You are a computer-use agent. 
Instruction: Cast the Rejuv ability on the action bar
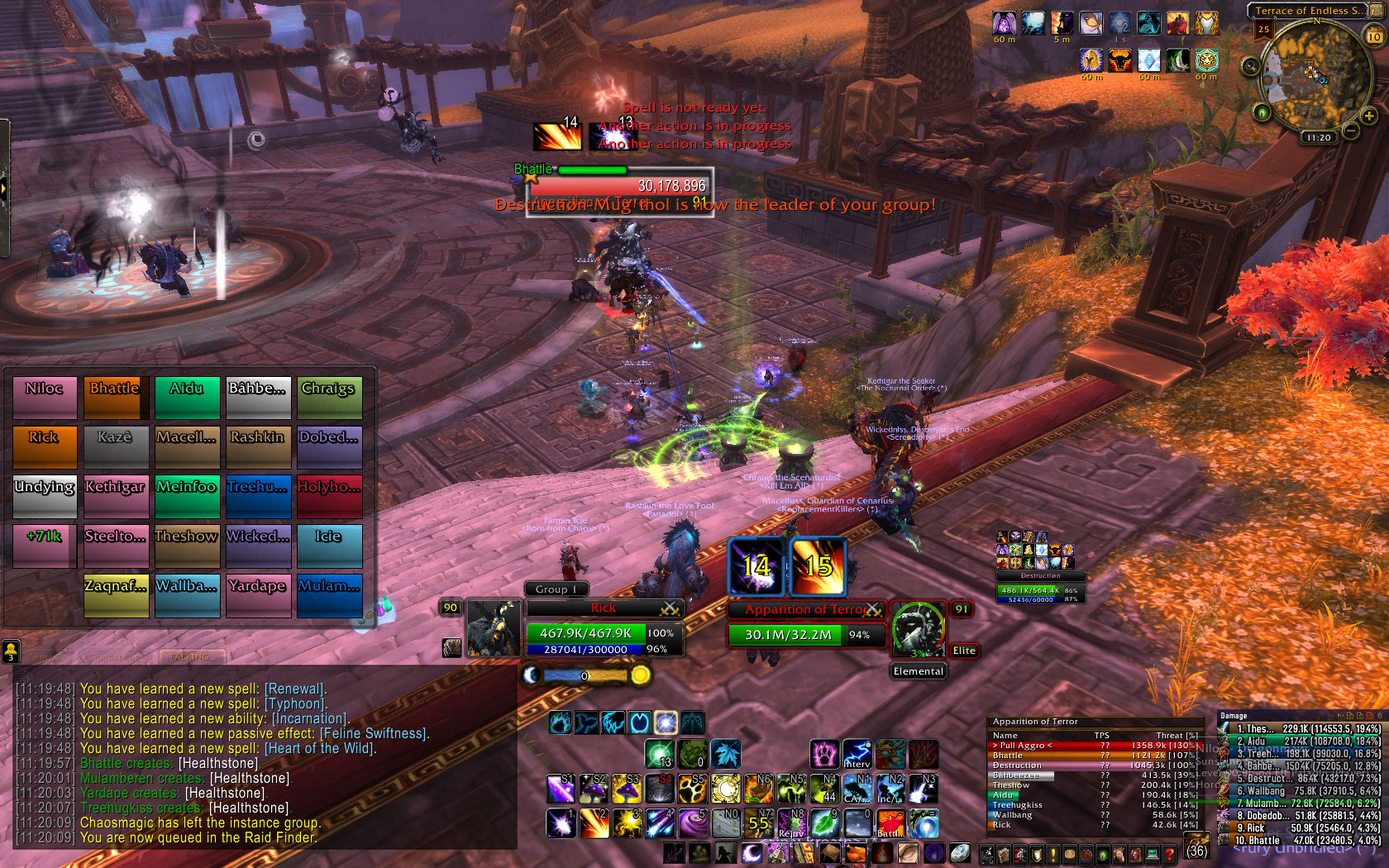coord(791,823)
